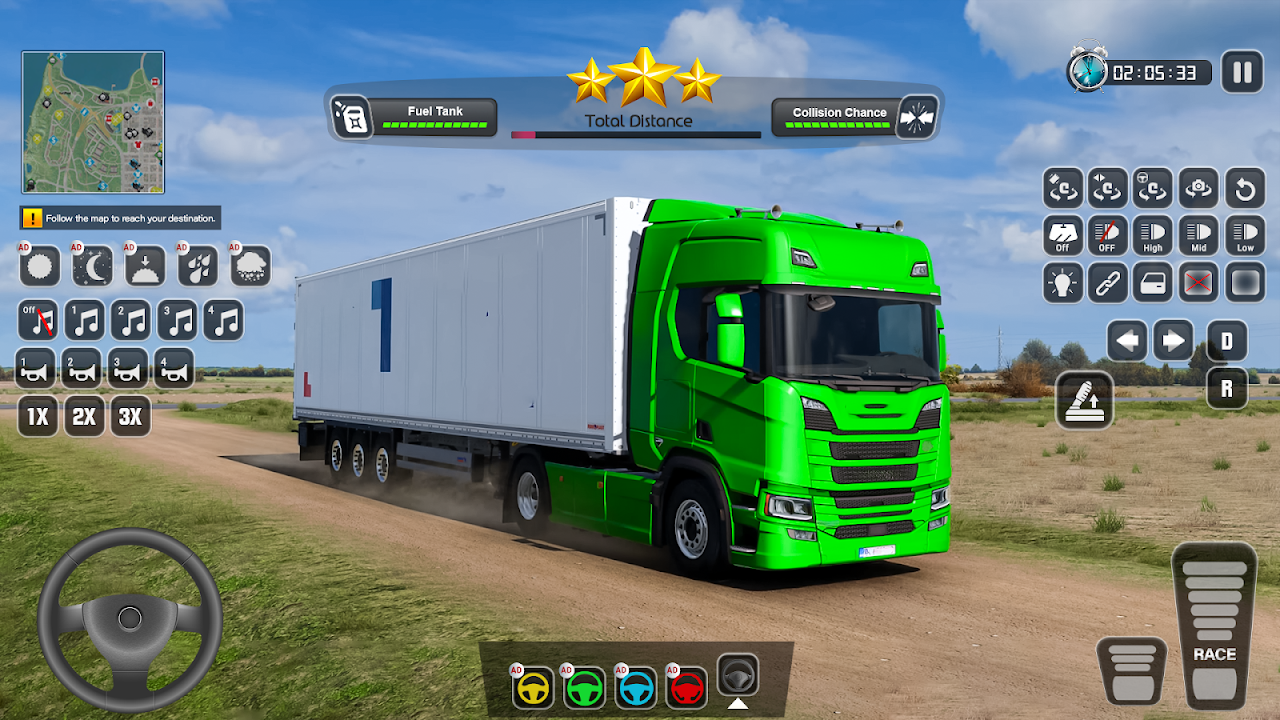Rotate the camera view
This screenshot has width=1280, height=720.
click(x=1198, y=188)
